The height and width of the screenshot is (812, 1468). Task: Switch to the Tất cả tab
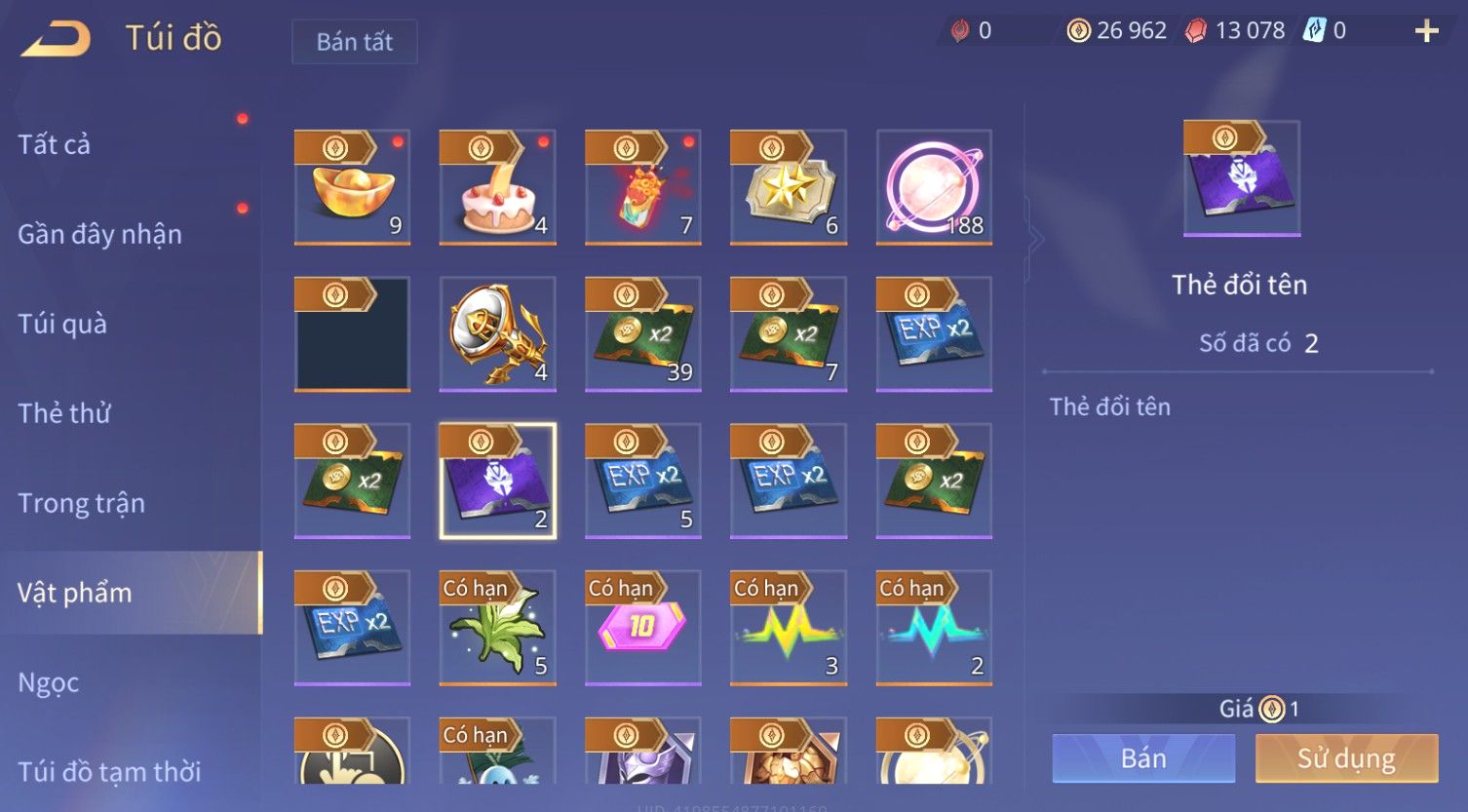coord(55,144)
